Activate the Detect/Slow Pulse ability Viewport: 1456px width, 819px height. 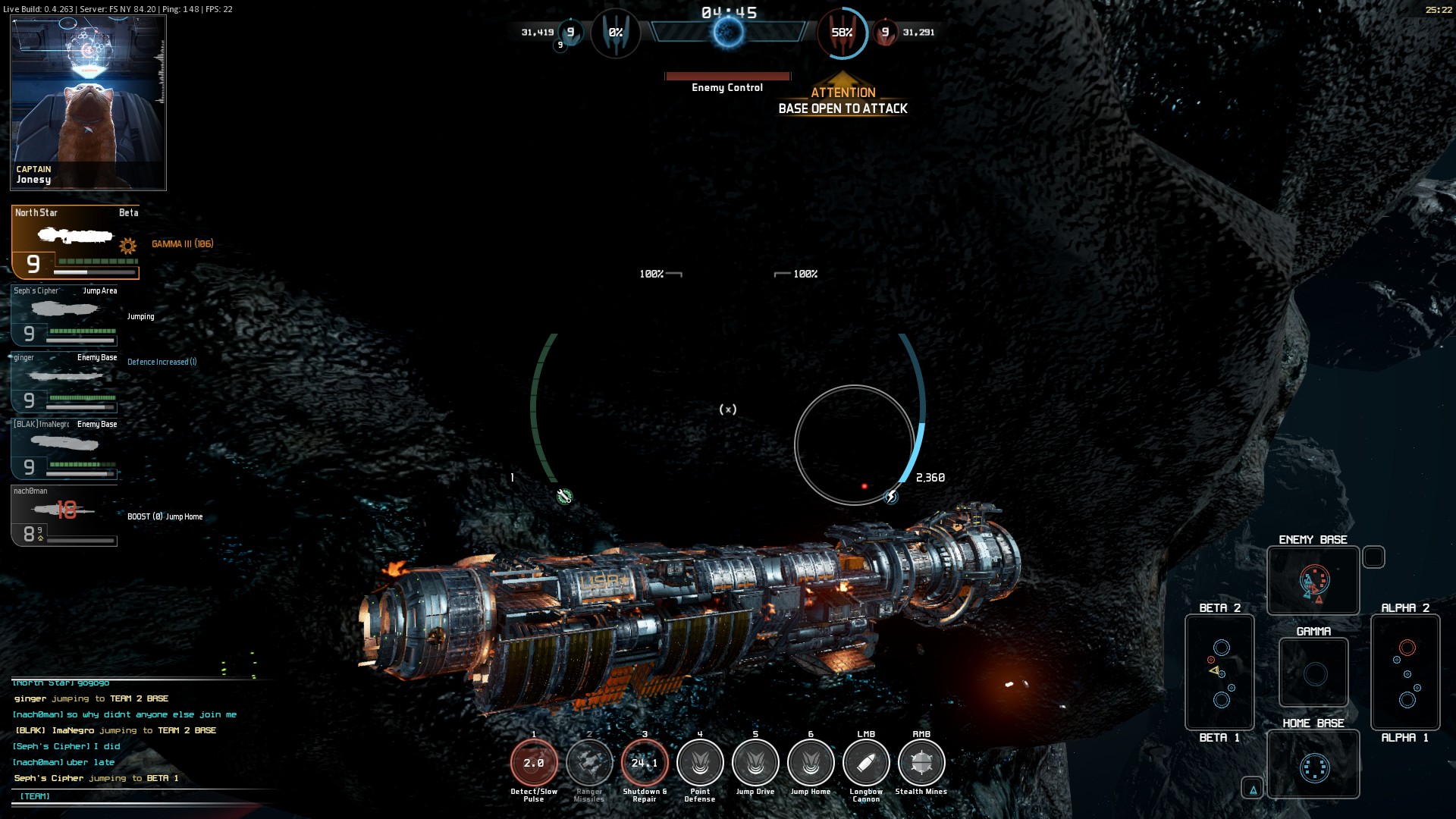534,763
